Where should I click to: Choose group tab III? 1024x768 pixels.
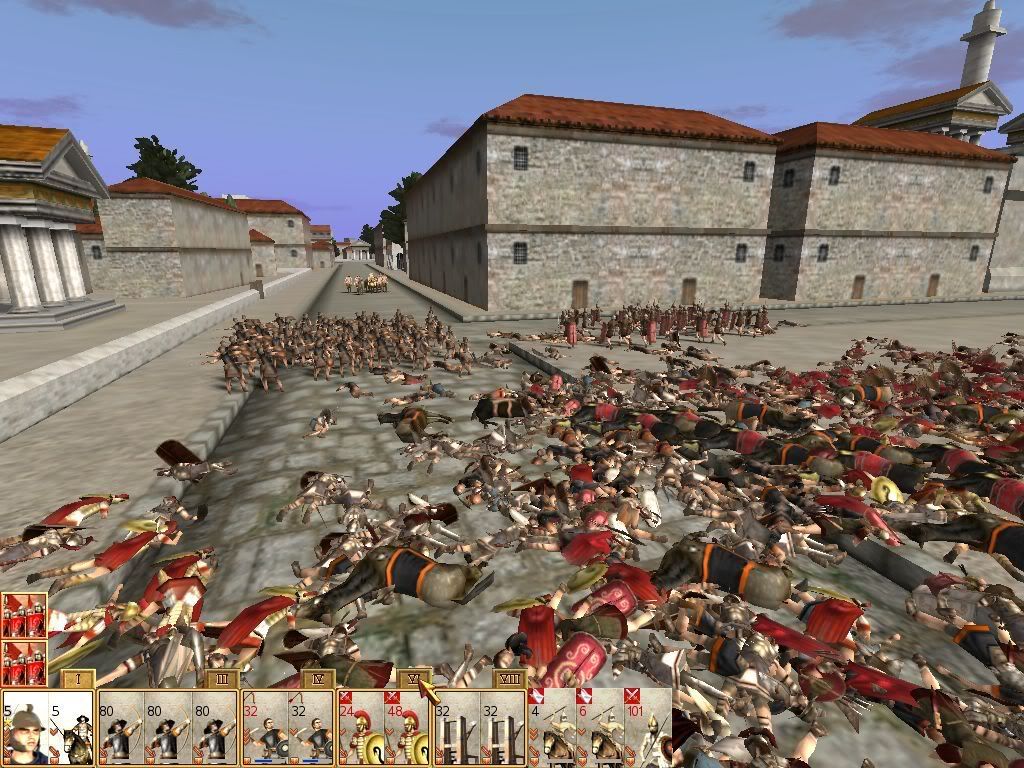[x=222, y=680]
